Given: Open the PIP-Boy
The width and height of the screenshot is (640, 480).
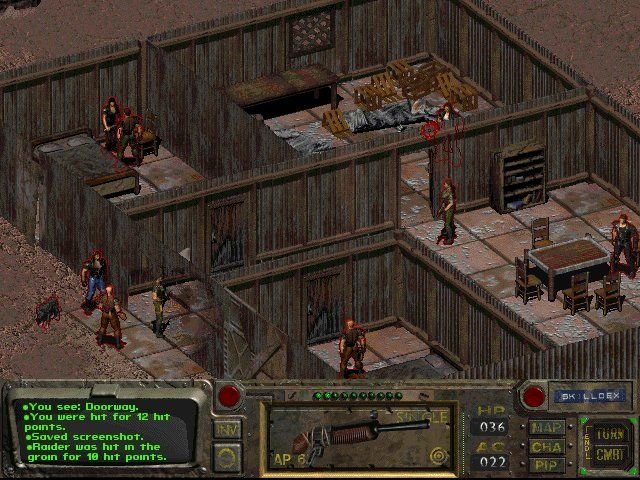Looking at the screenshot, I should (x=546, y=464).
